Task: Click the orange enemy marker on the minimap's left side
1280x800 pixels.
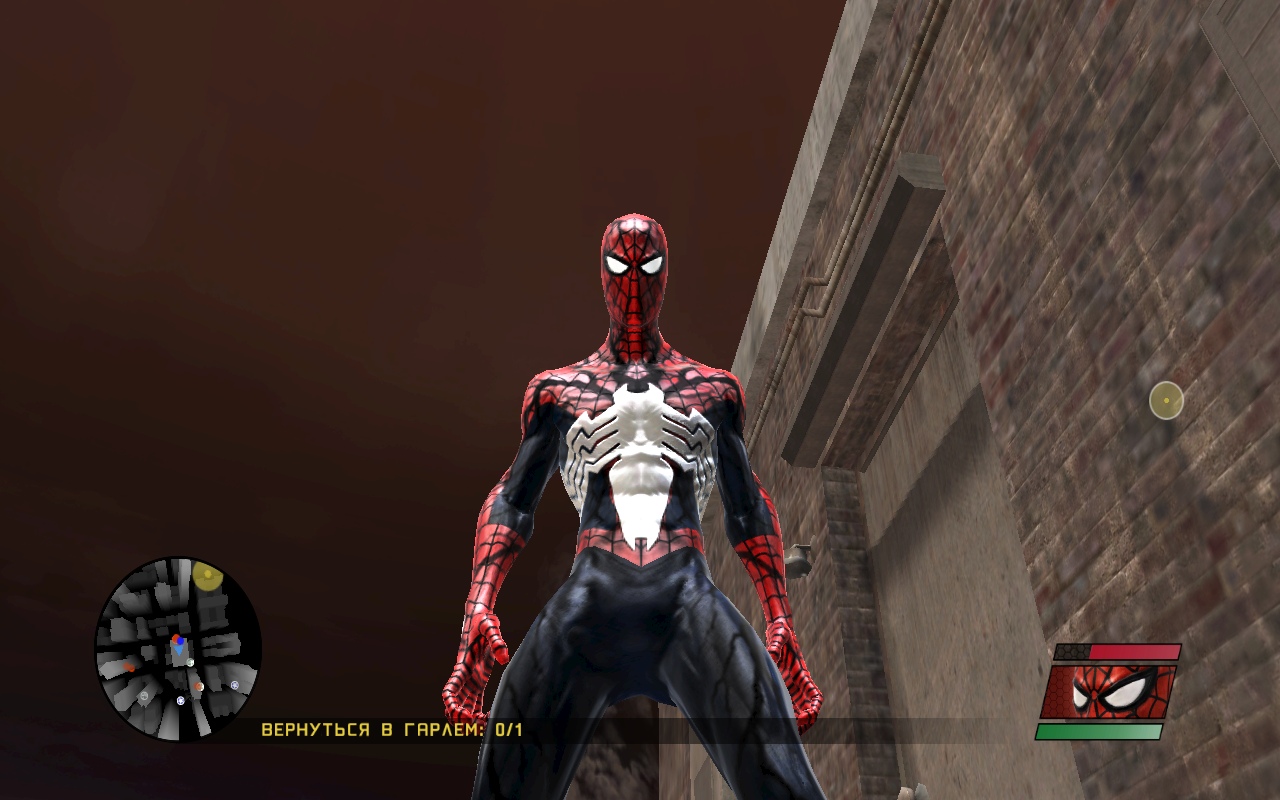Action: click(130, 666)
